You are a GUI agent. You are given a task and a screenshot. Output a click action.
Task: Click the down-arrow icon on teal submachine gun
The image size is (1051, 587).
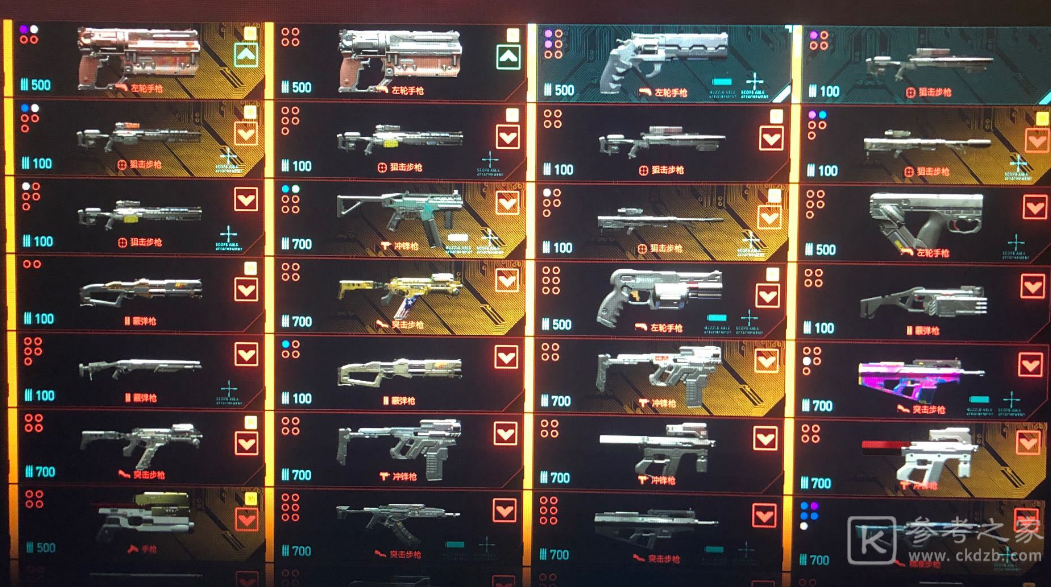507,202
